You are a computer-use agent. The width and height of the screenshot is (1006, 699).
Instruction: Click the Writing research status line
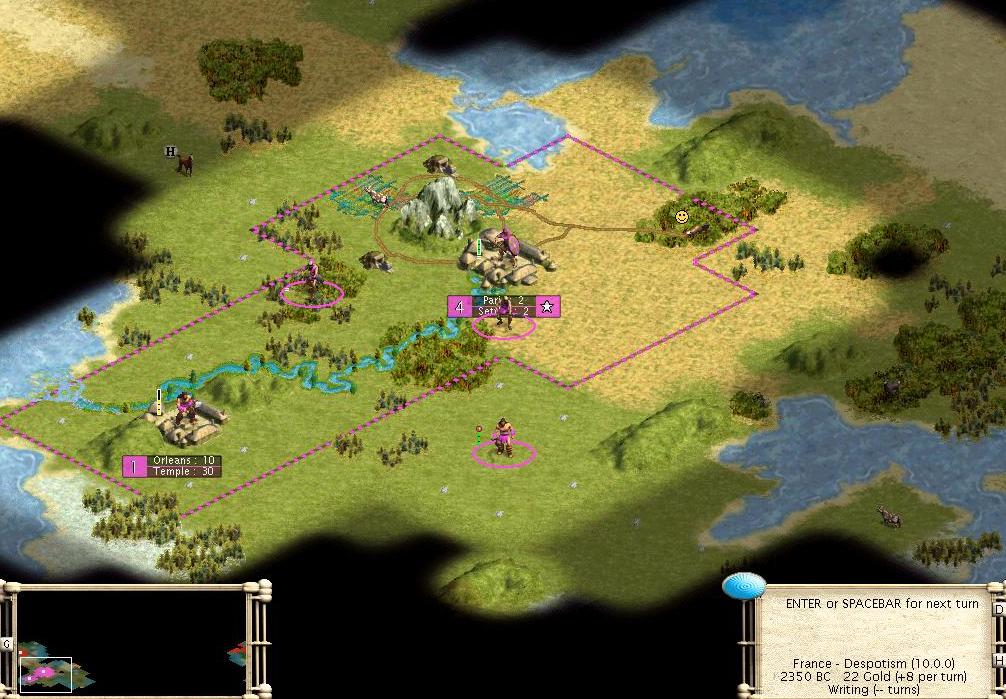pyautogui.click(x=874, y=690)
